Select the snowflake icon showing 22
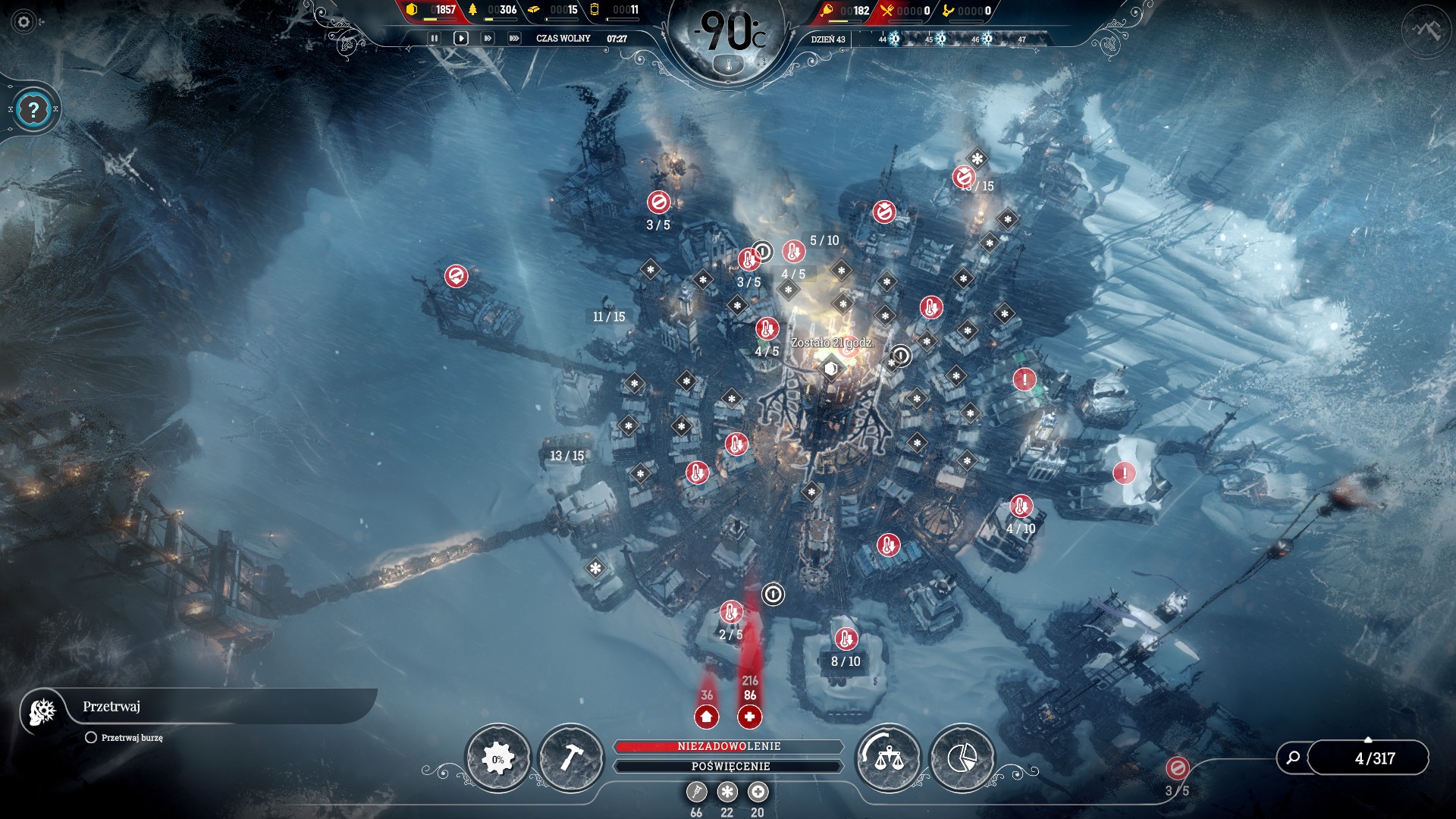Screen dimensions: 1456x819 click(727, 792)
